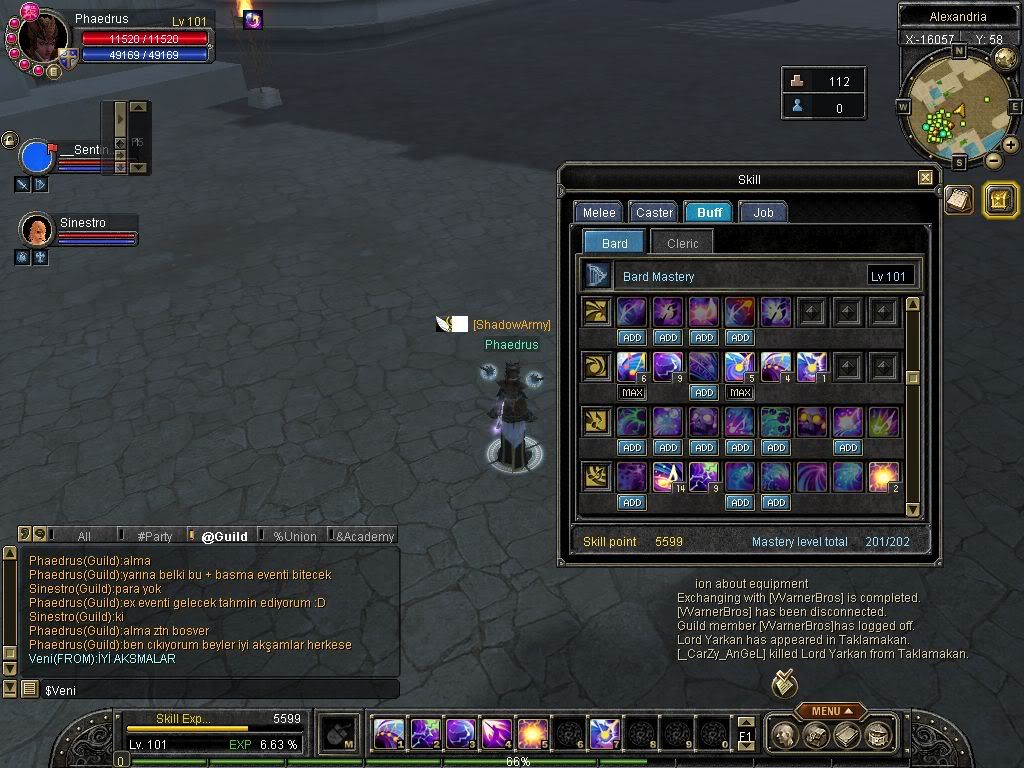
Task: Select the Bard mastery tab
Action: tap(614, 243)
